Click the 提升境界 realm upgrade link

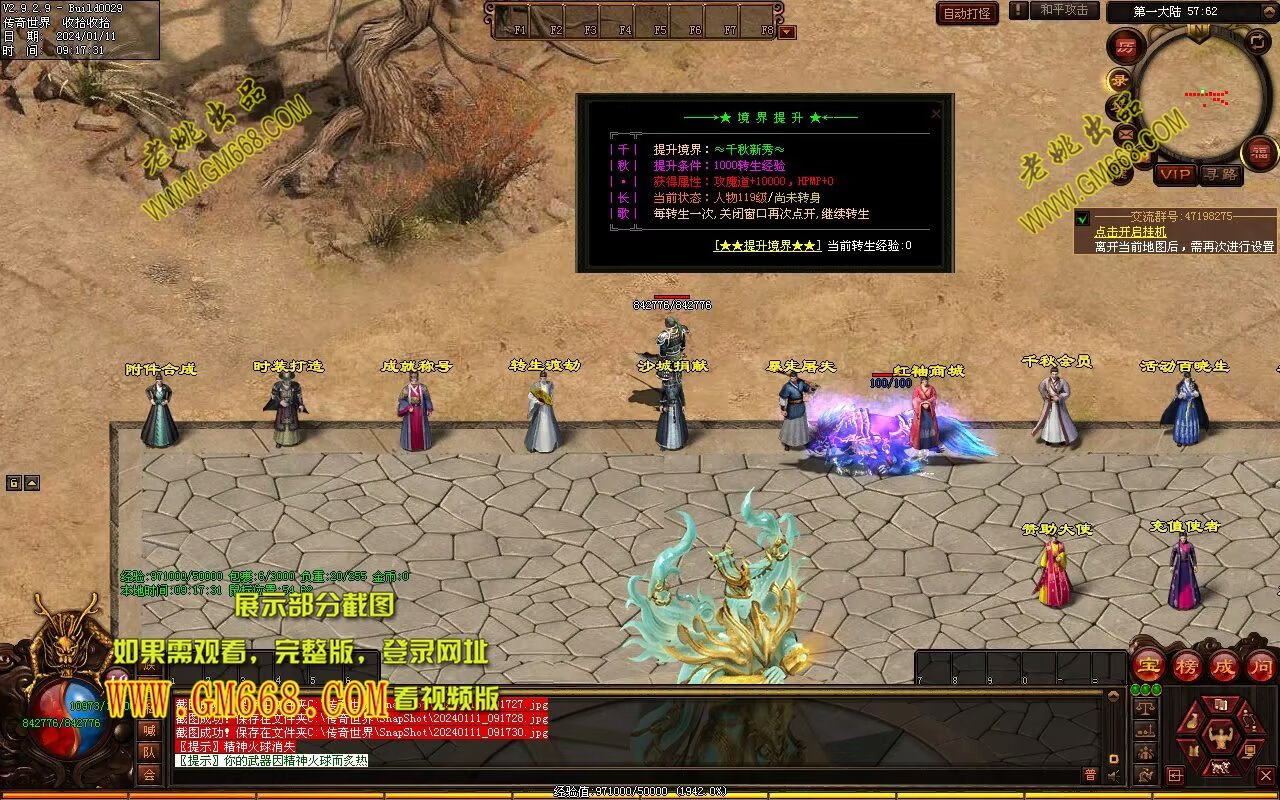[768, 245]
